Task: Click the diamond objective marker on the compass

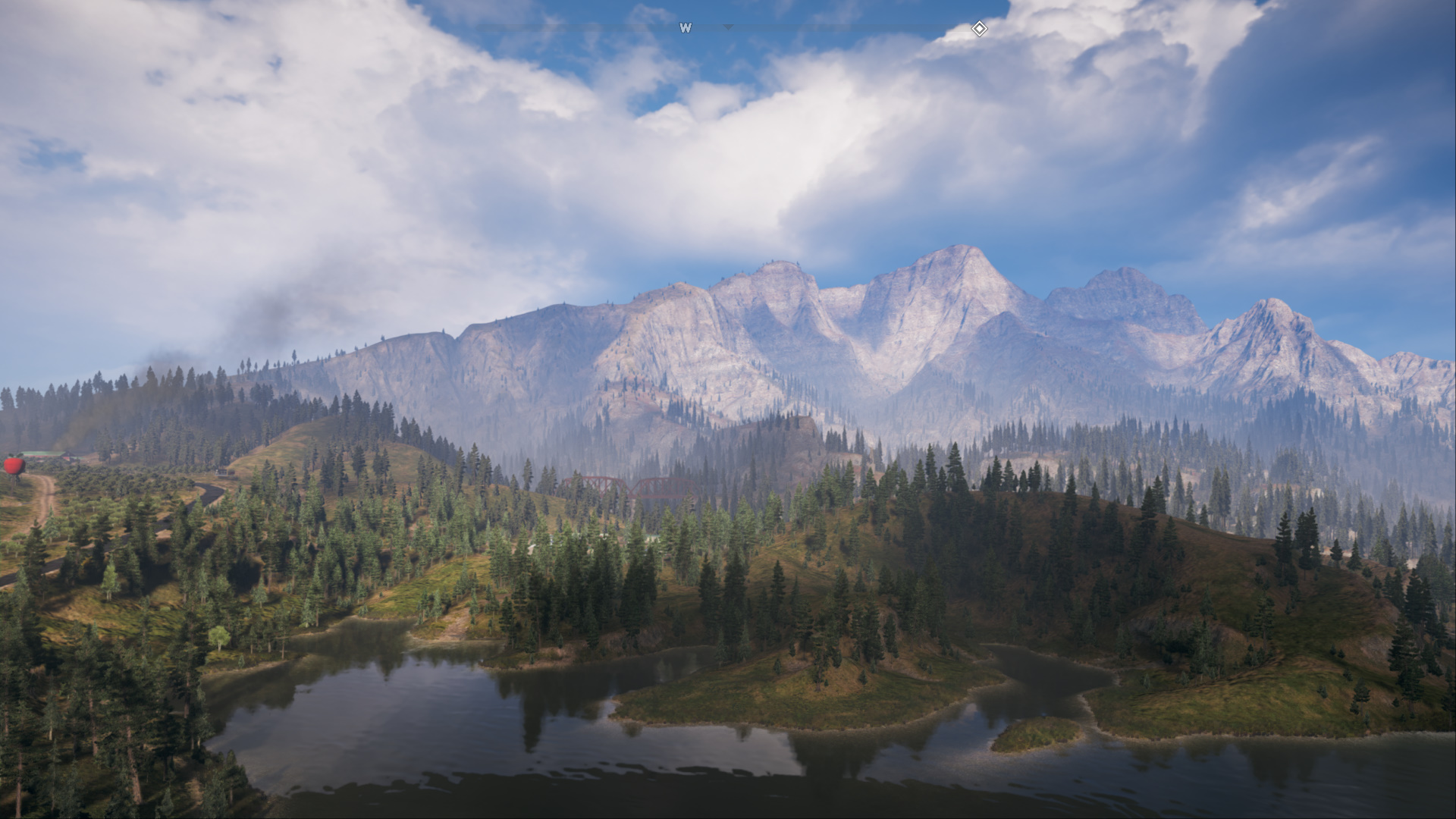Action: (979, 29)
